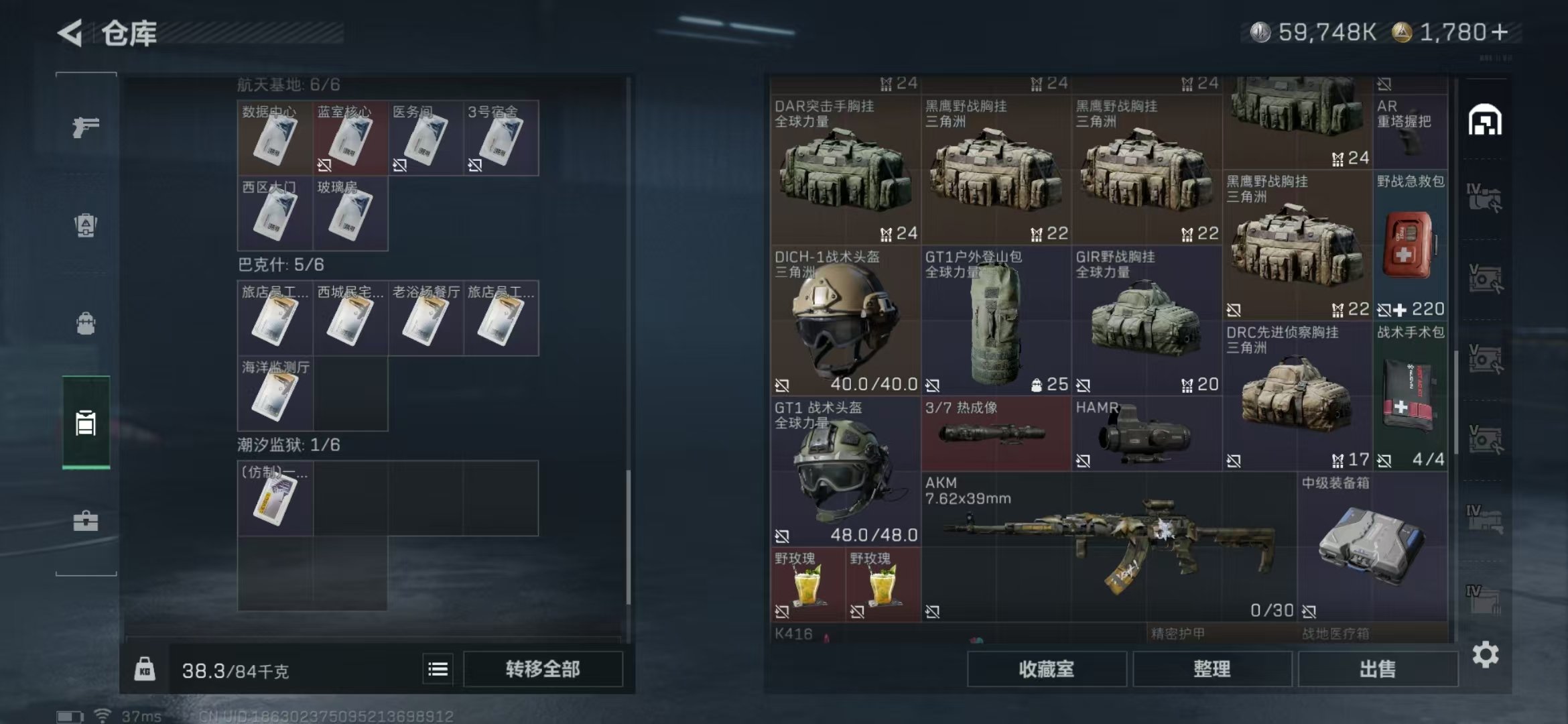Select the 野战急救包 first aid kit
The width and height of the screenshot is (1568, 724).
(1410, 246)
